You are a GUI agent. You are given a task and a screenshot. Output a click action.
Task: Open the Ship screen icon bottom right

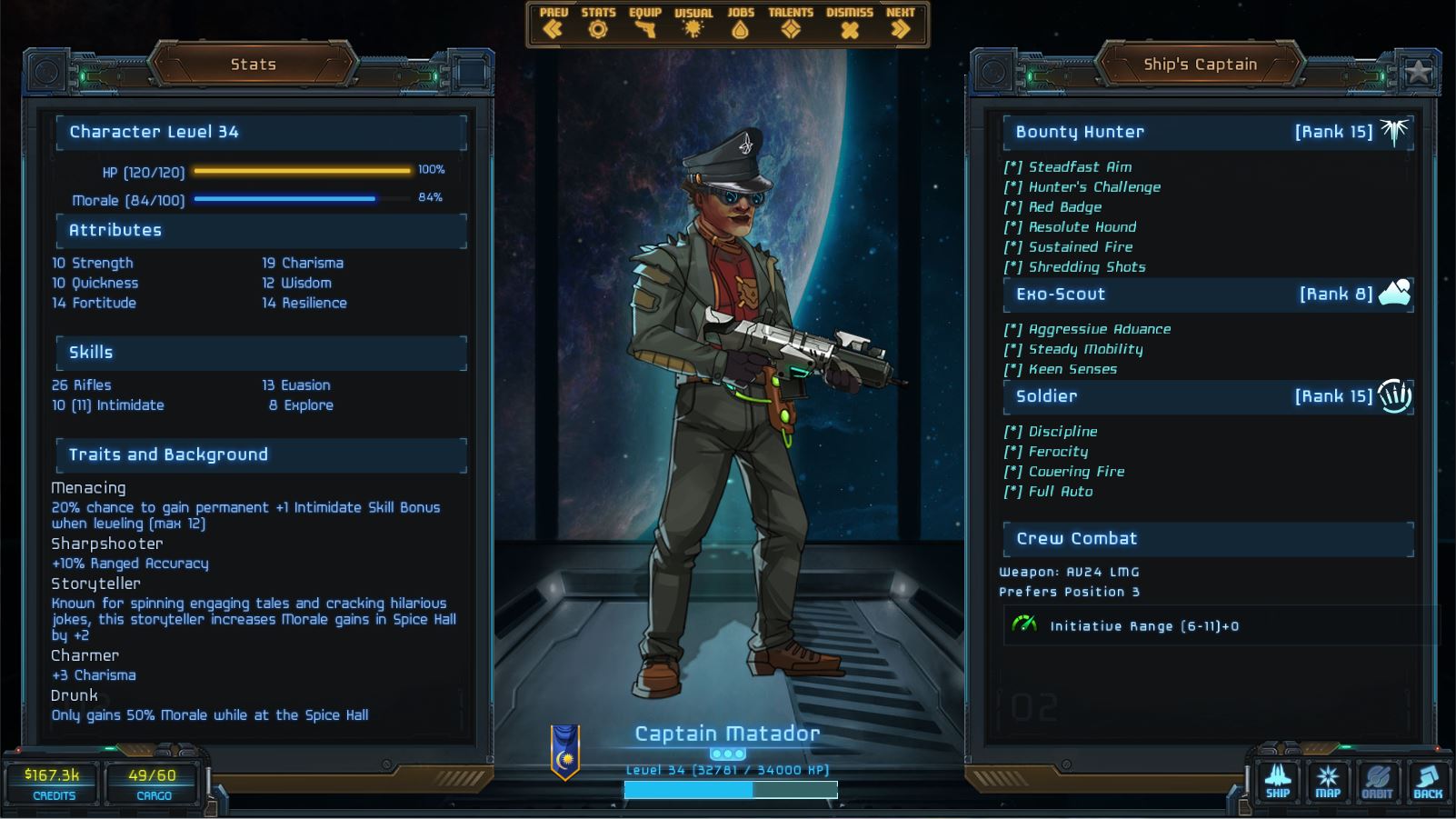[x=1279, y=780]
